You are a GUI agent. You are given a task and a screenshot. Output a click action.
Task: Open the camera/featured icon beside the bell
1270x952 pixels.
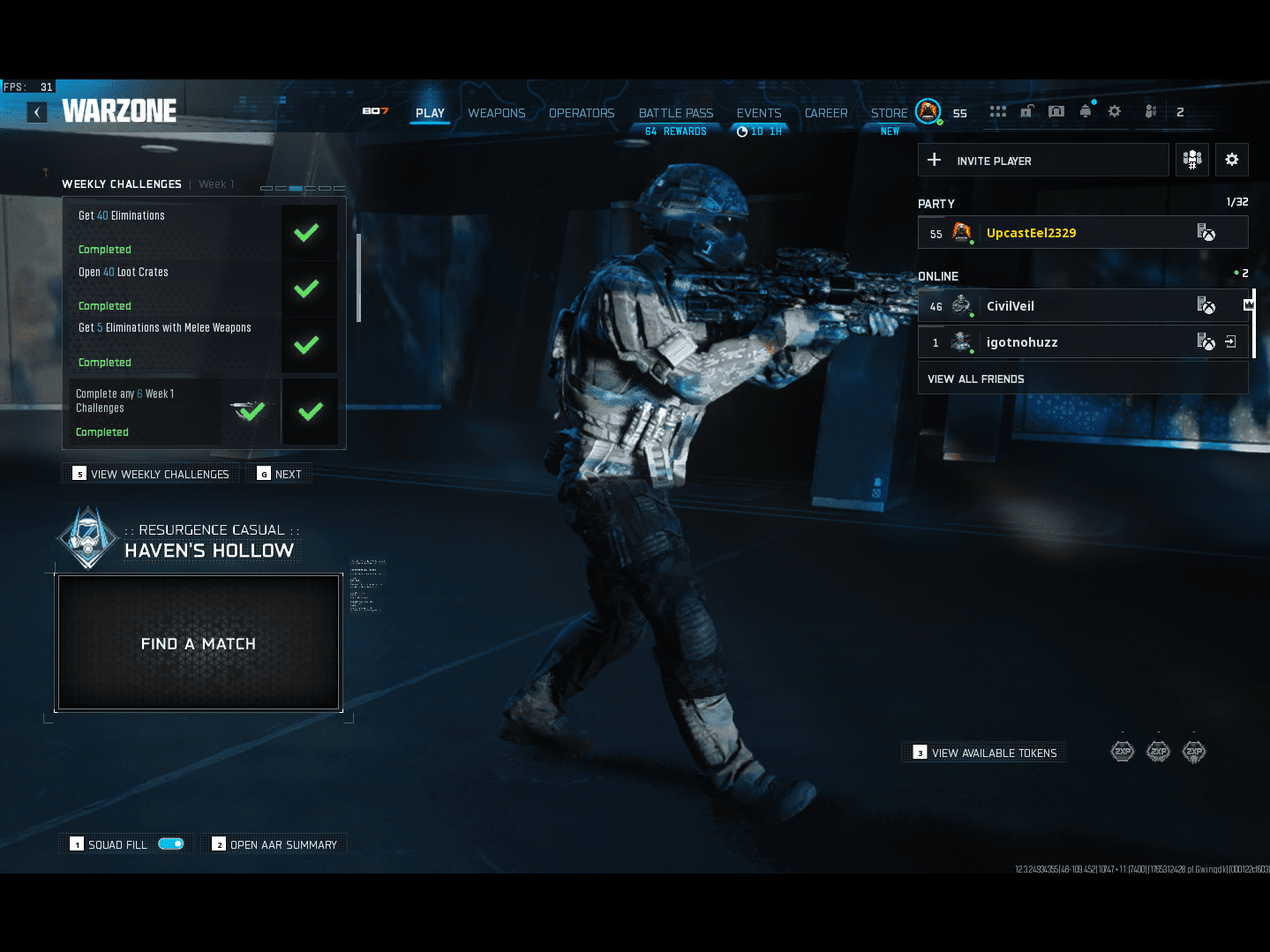point(1056,111)
